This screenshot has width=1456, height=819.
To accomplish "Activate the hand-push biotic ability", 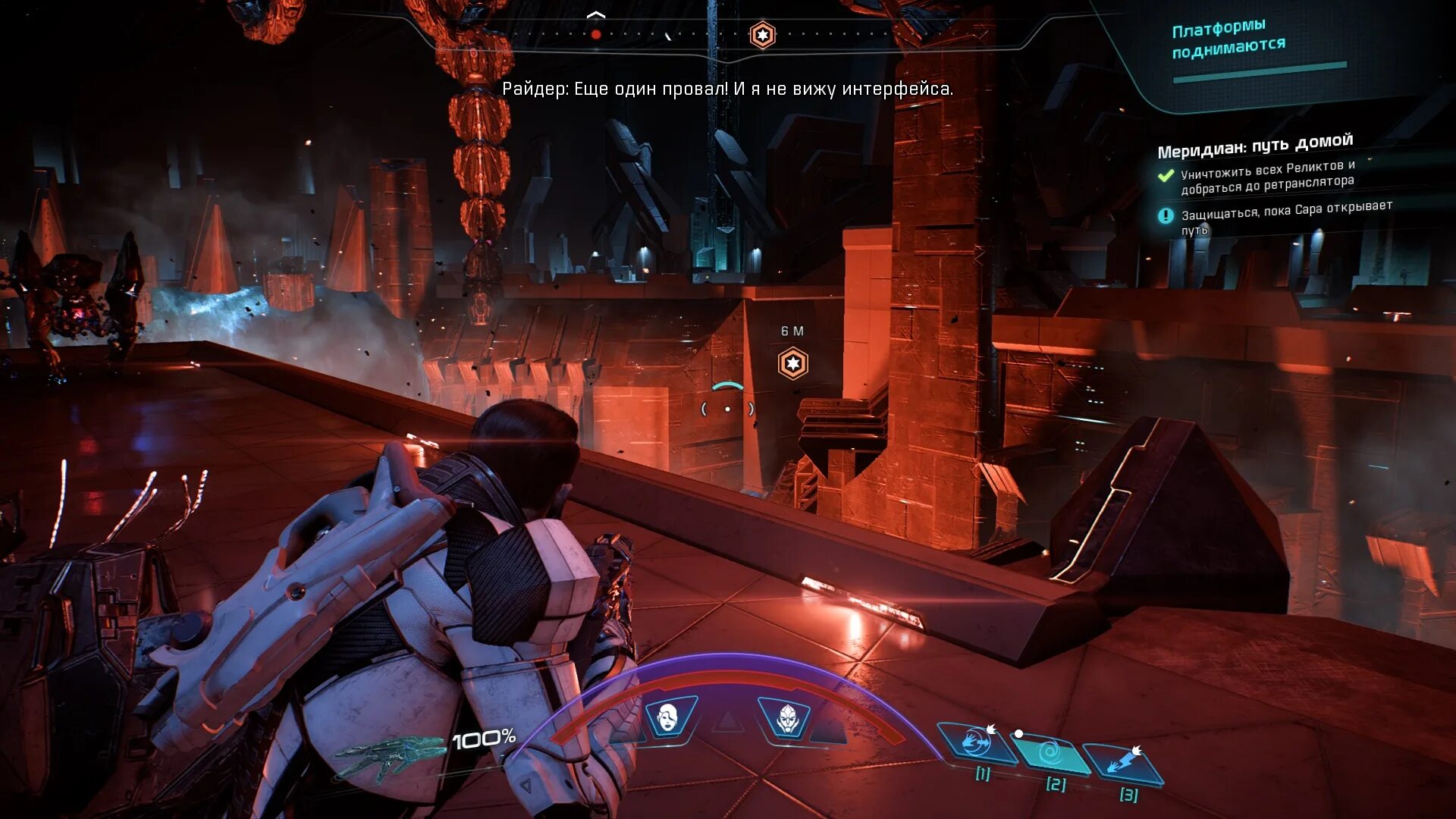I will pyautogui.click(x=977, y=743).
